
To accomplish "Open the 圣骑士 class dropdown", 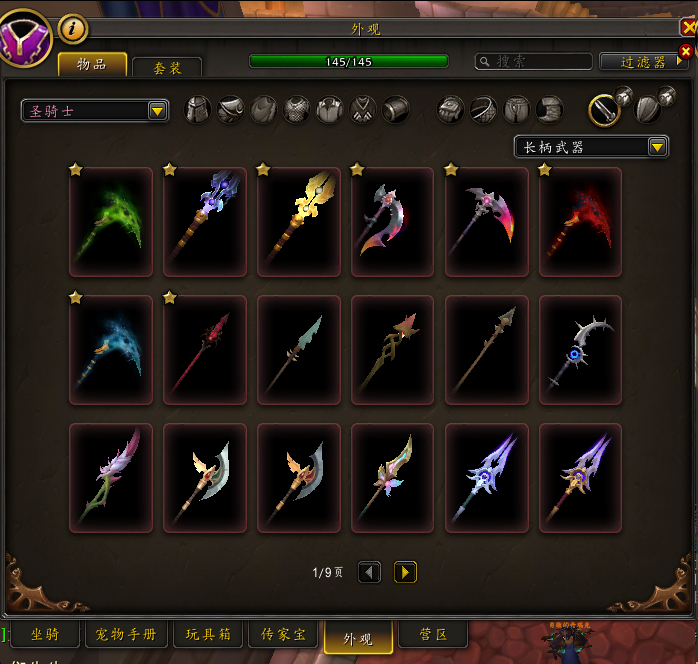I will click(x=95, y=110).
